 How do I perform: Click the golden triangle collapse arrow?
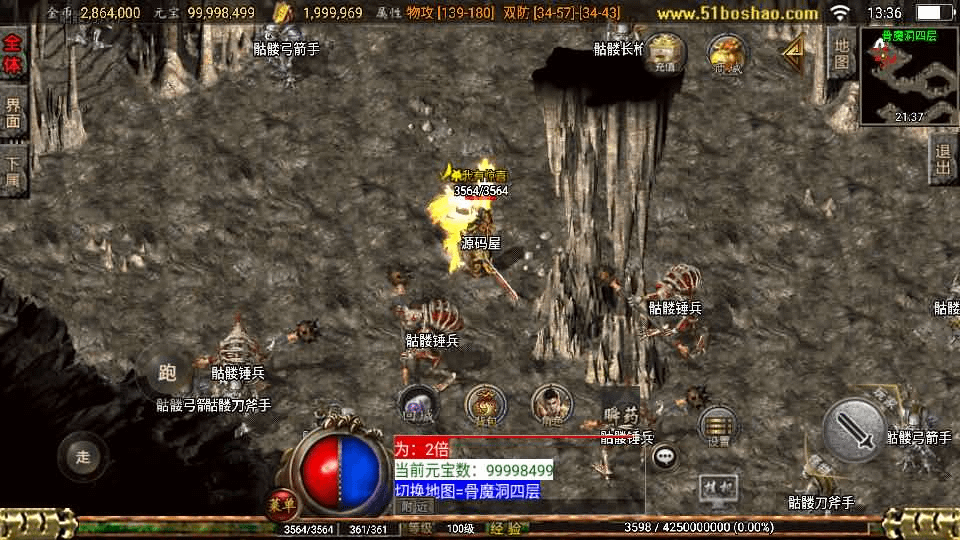click(x=794, y=51)
